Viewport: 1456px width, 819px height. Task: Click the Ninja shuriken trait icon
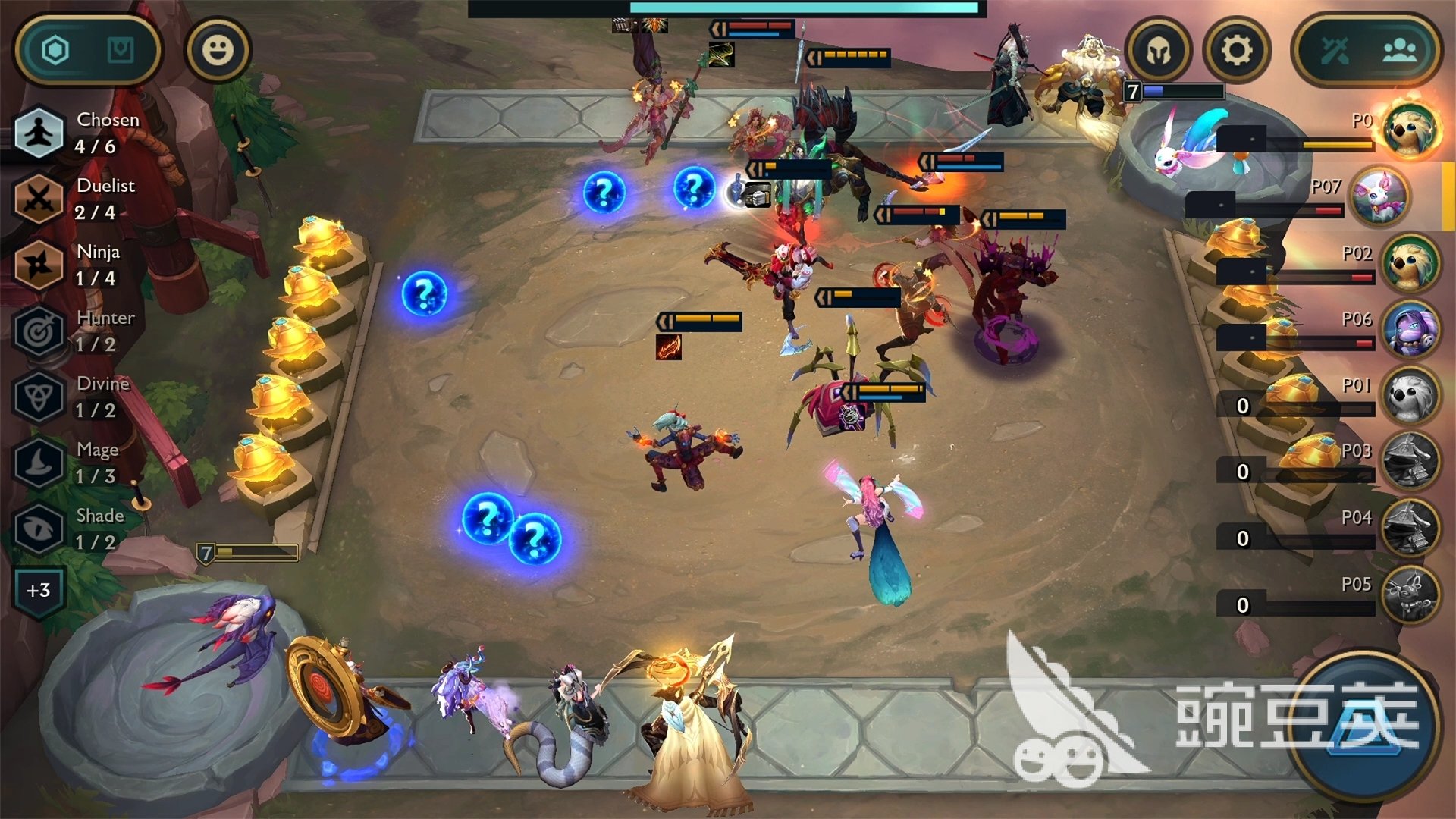(38, 263)
